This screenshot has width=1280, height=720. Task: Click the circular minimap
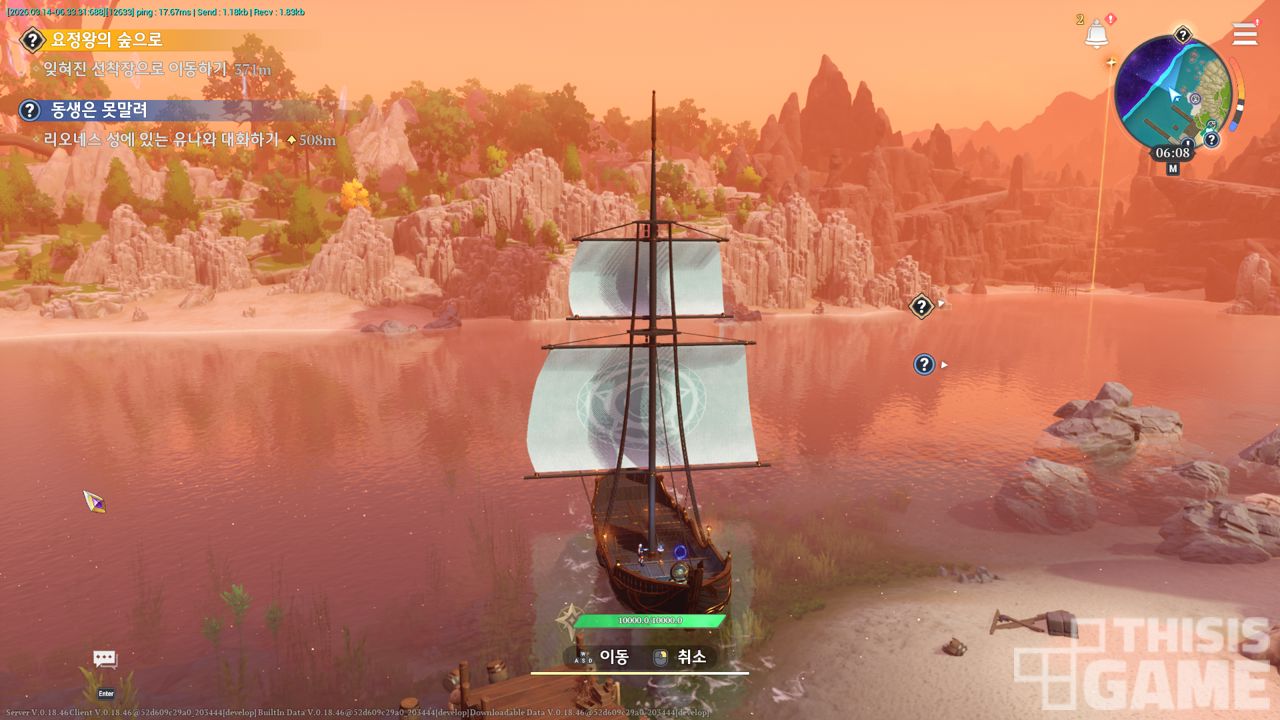point(1172,94)
